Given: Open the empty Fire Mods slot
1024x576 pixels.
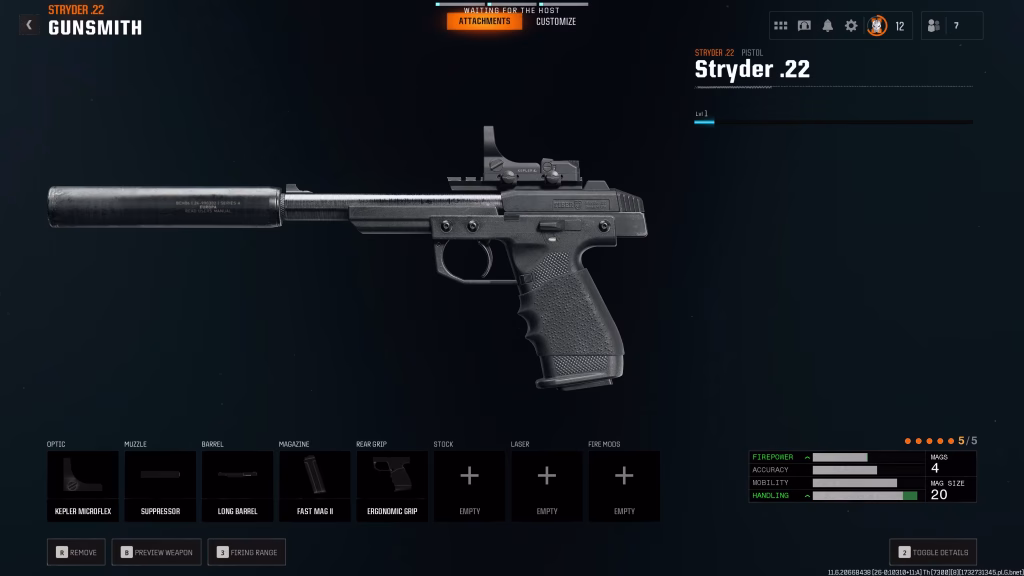Looking at the screenshot, I should pyautogui.click(x=624, y=486).
